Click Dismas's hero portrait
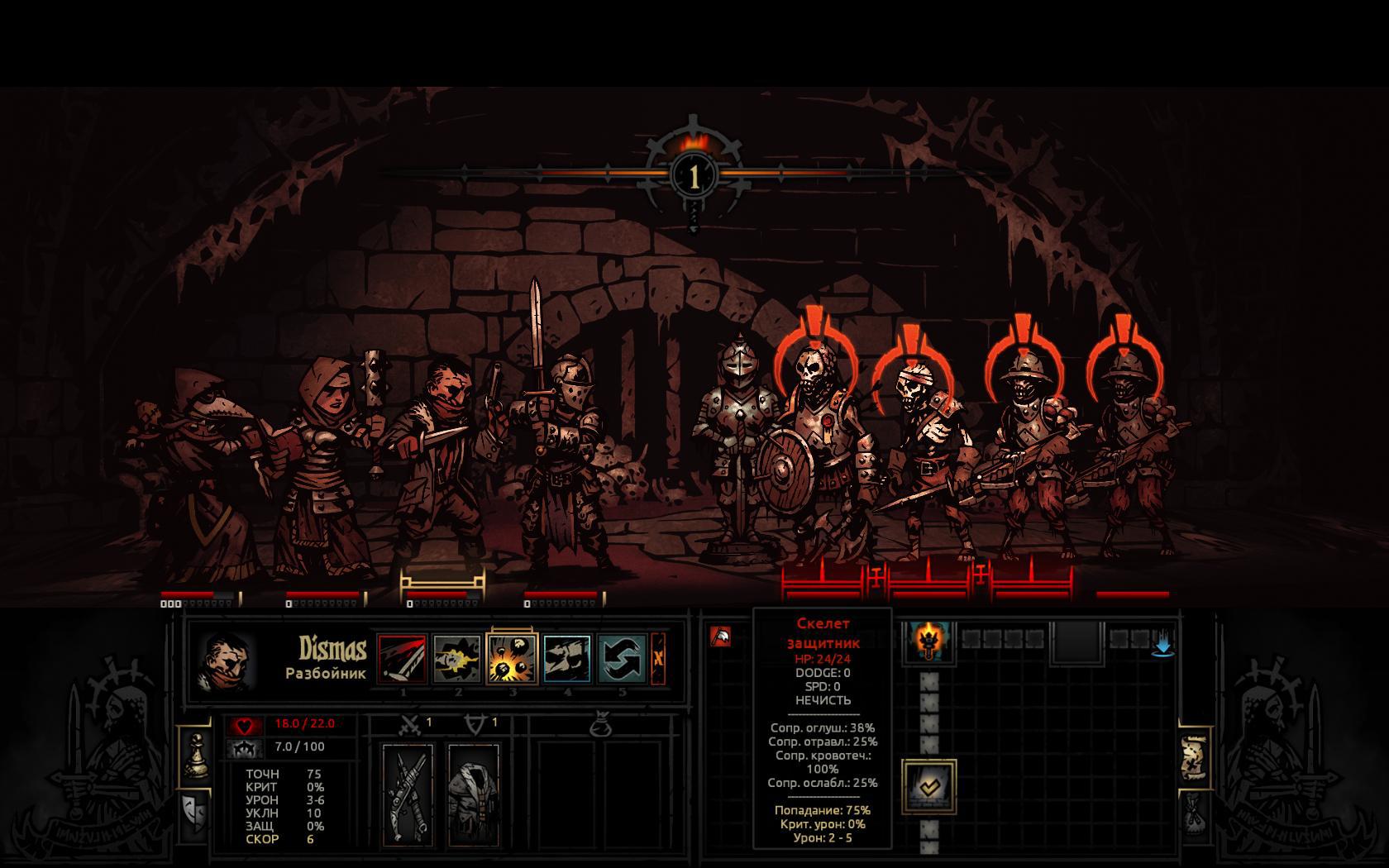Image resolution: width=1389 pixels, height=868 pixels. pyautogui.click(x=227, y=661)
